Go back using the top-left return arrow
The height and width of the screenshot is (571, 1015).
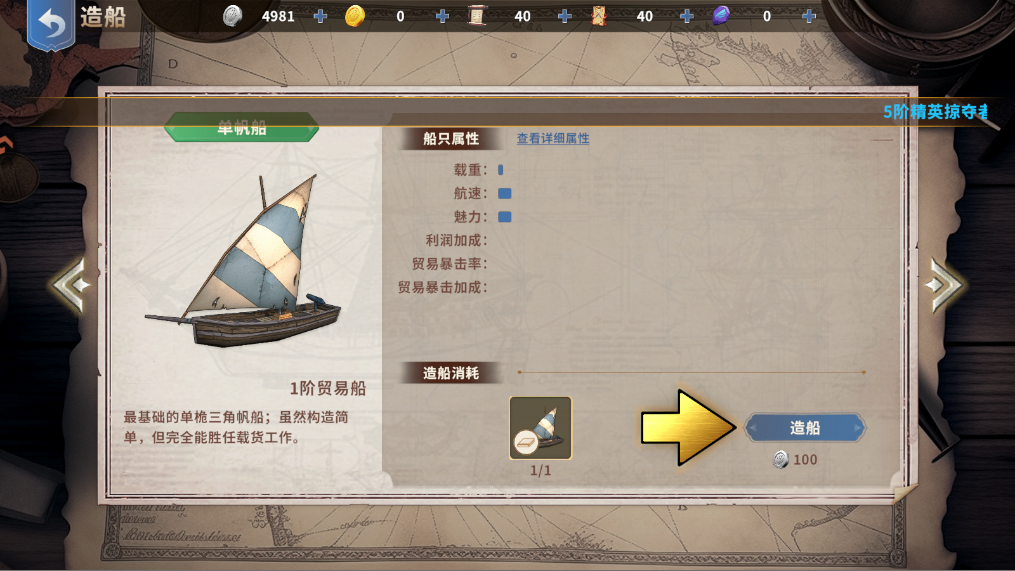51,24
